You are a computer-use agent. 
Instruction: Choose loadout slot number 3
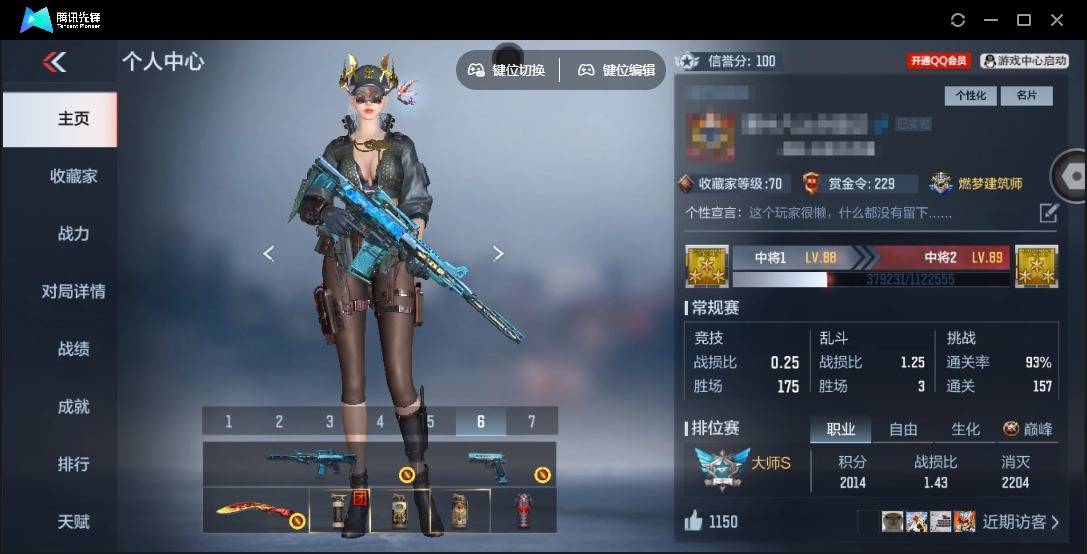(x=329, y=422)
